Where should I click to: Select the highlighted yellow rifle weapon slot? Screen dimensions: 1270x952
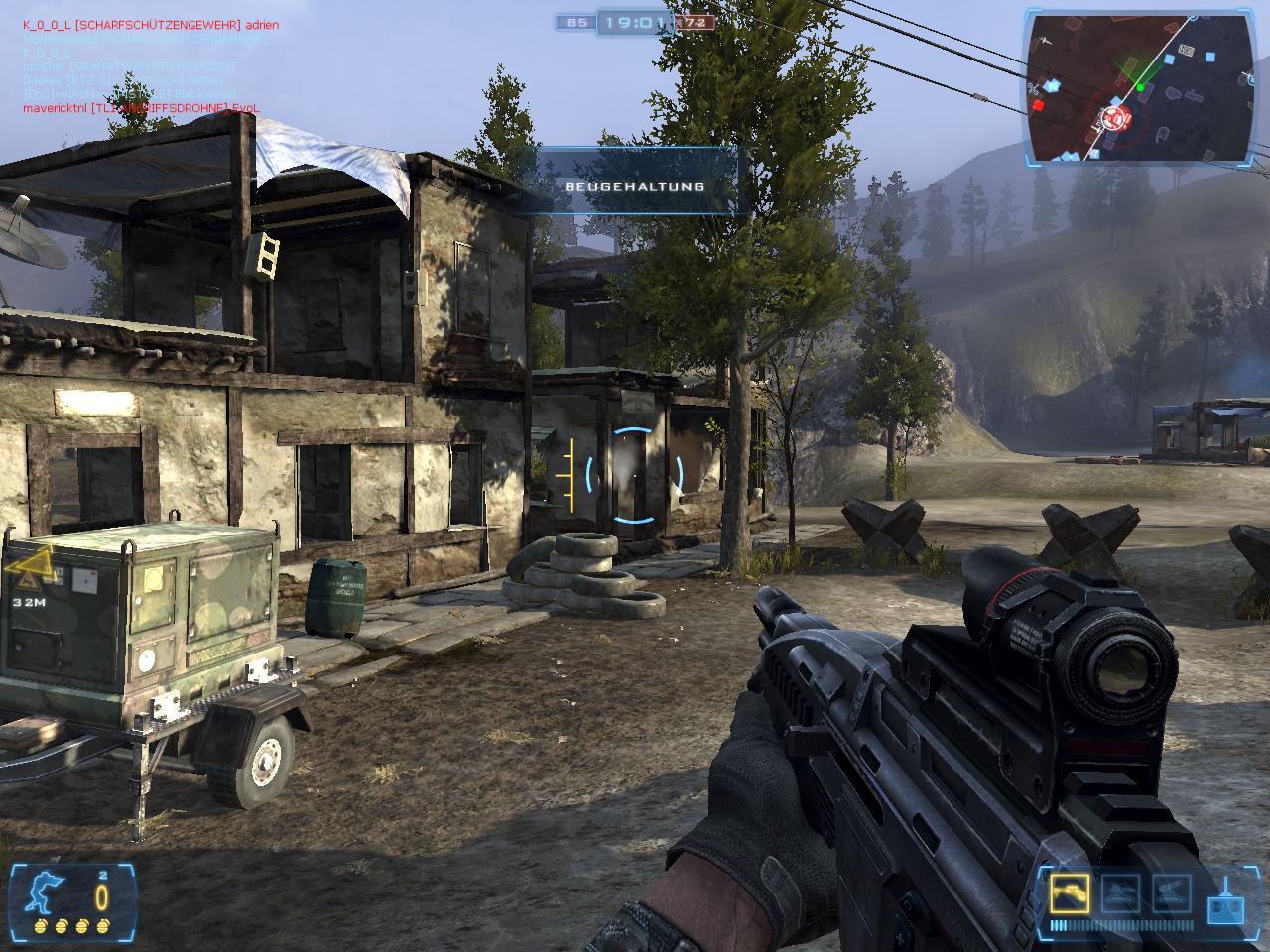click(1070, 894)
